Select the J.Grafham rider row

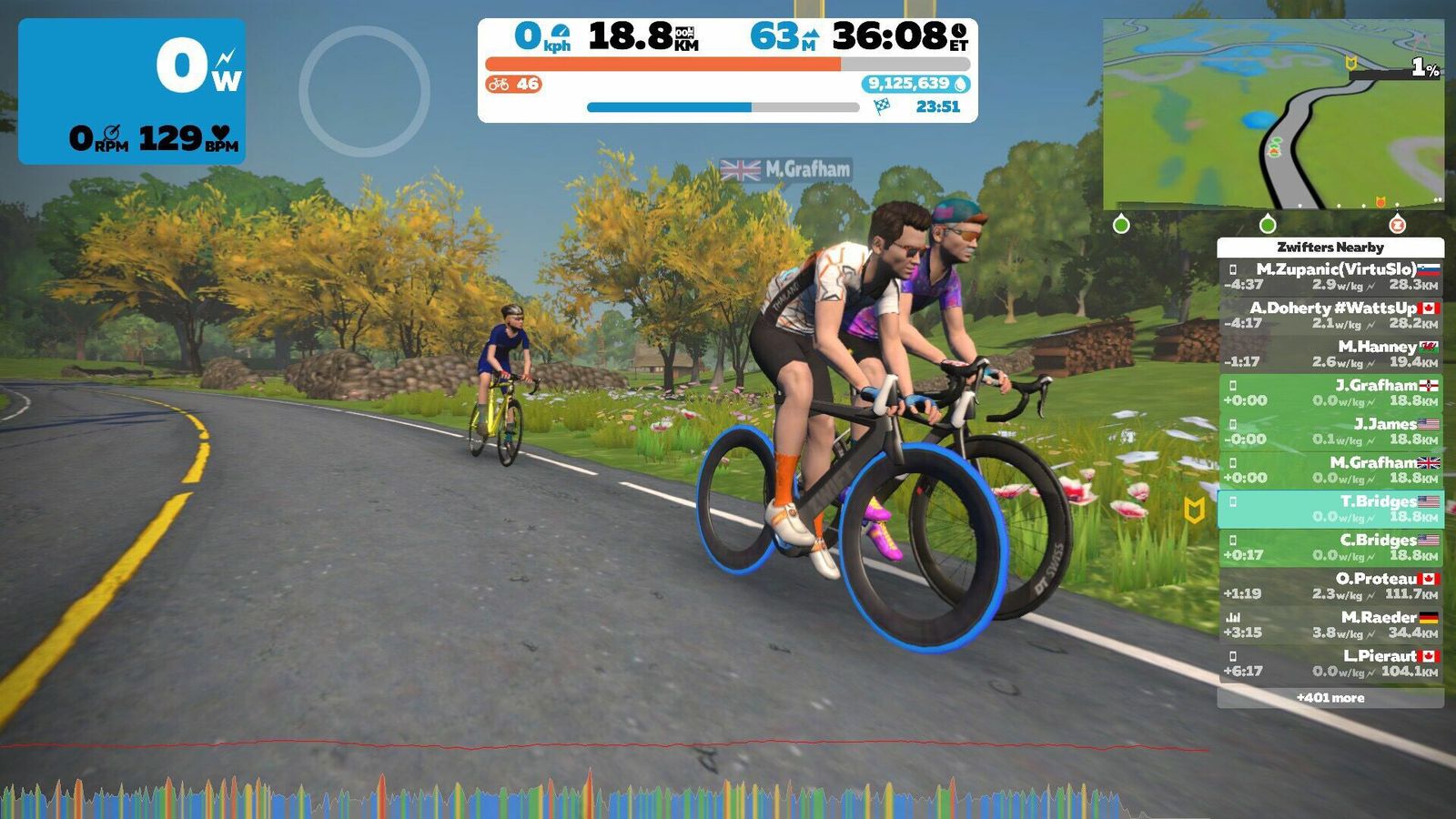[1330, 392]
